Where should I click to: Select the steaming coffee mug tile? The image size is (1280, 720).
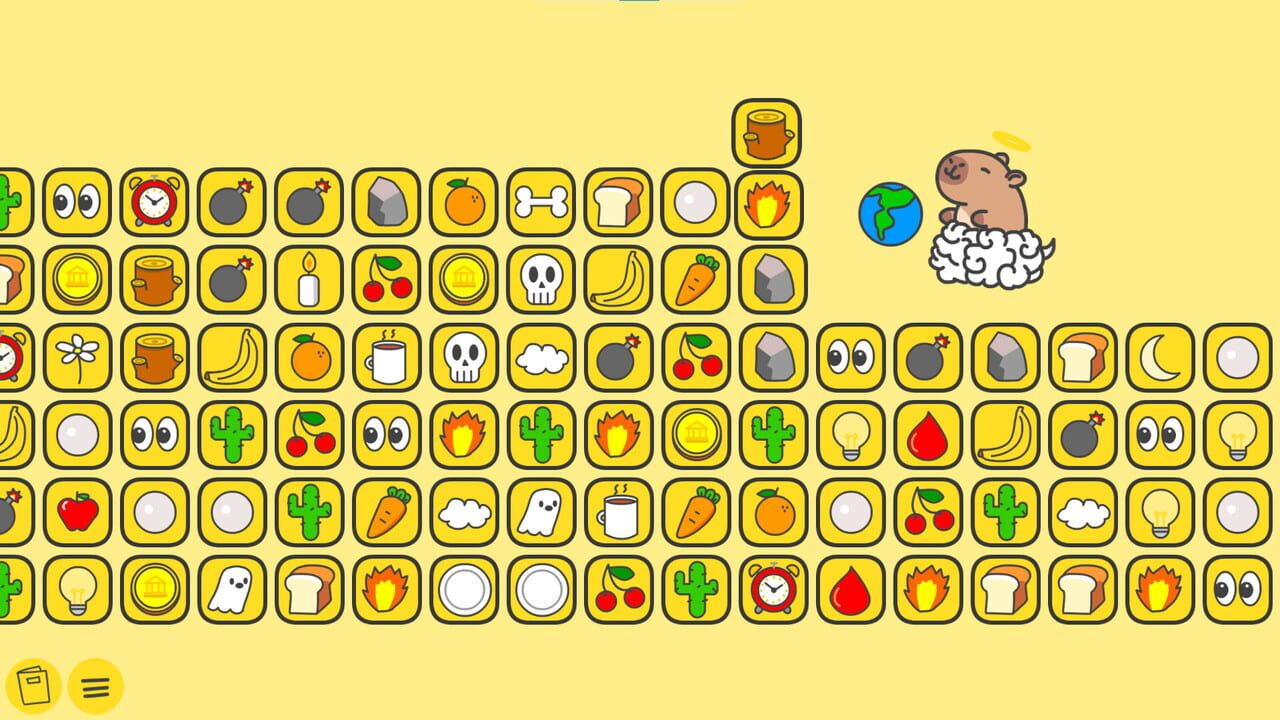[385, 359]
